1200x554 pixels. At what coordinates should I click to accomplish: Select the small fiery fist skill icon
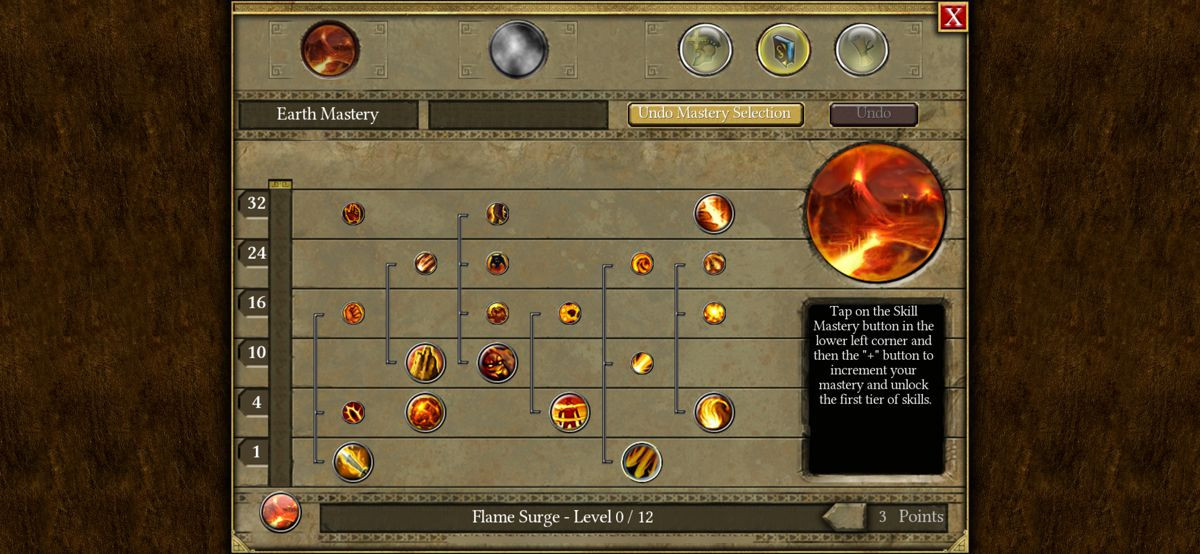tap(353, 313)
